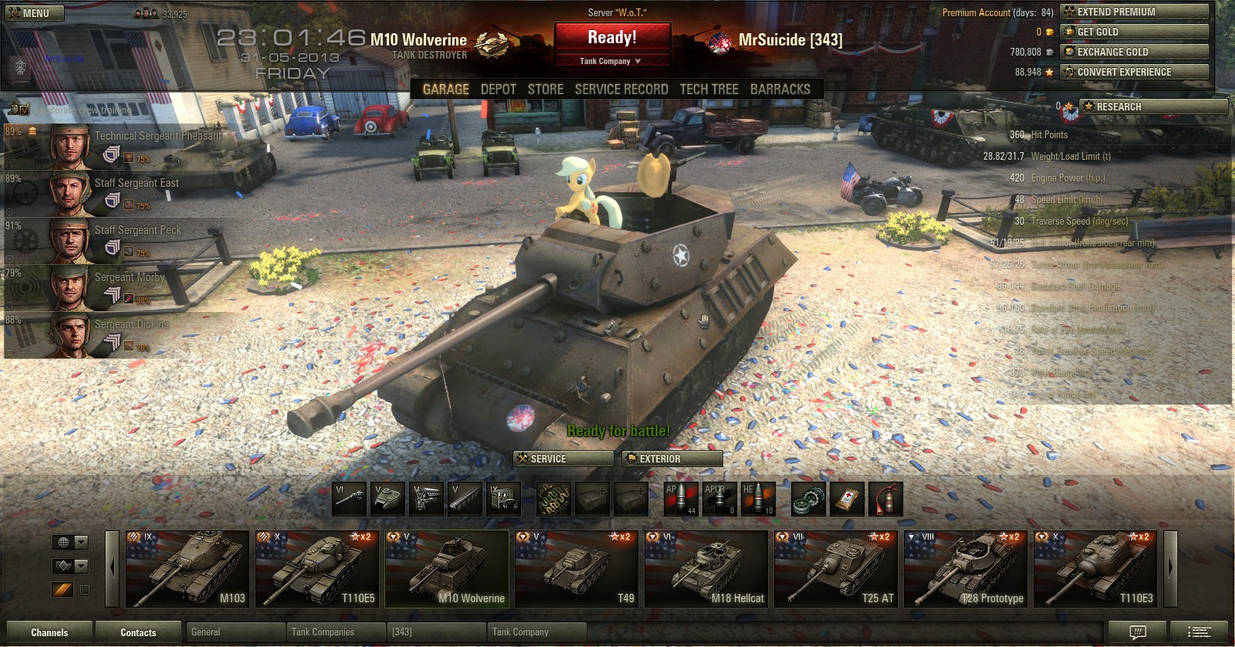Viewport: 1235px width, 647px height.
Task: Switch to the Depot tab
Action: (x=498, y=89)
